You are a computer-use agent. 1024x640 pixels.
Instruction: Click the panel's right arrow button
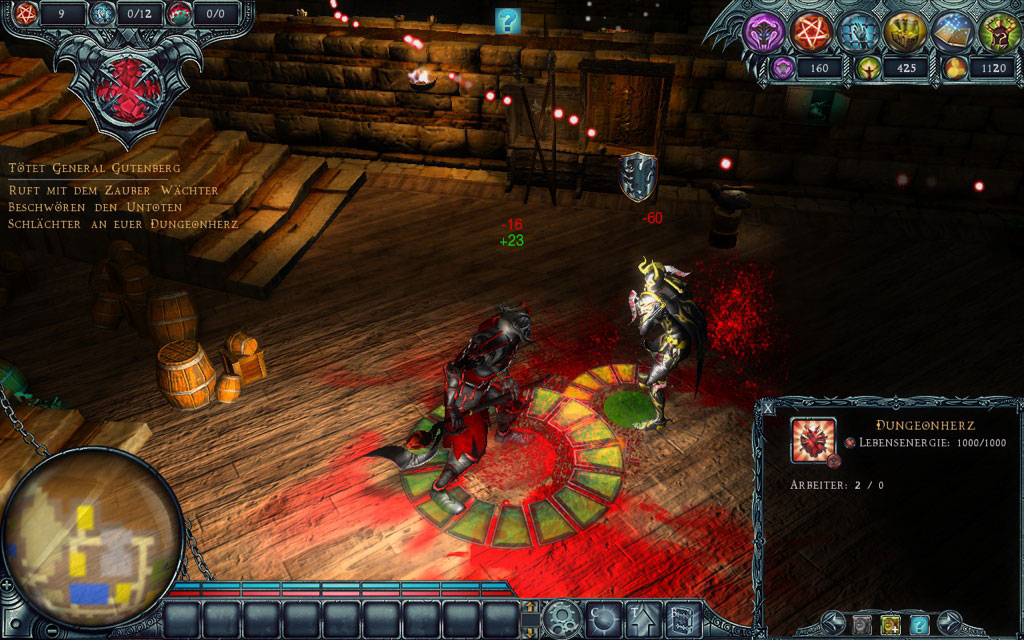coord(952,625)
